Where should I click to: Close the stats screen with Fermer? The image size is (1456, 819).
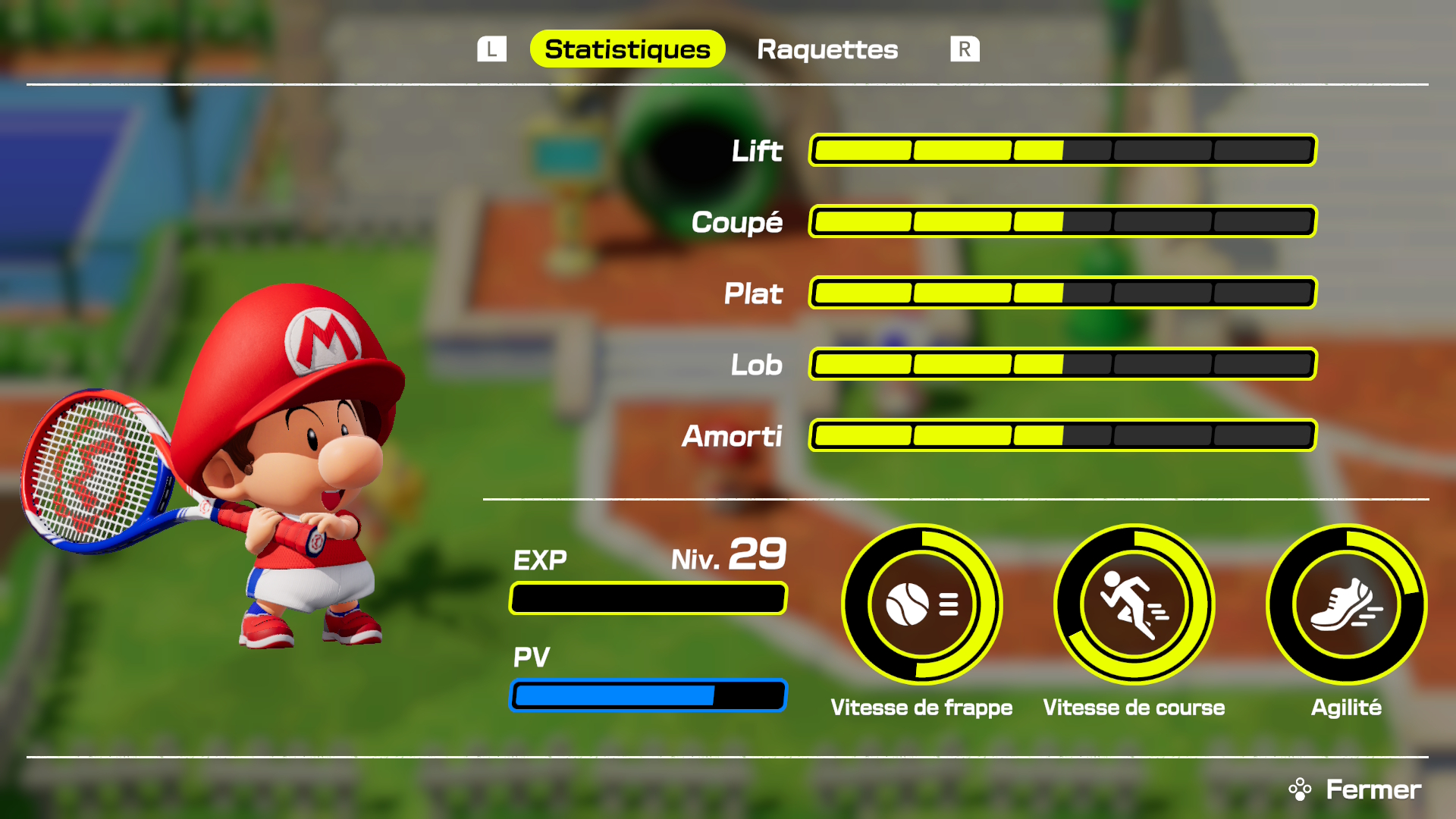(x=1356, y=789)
